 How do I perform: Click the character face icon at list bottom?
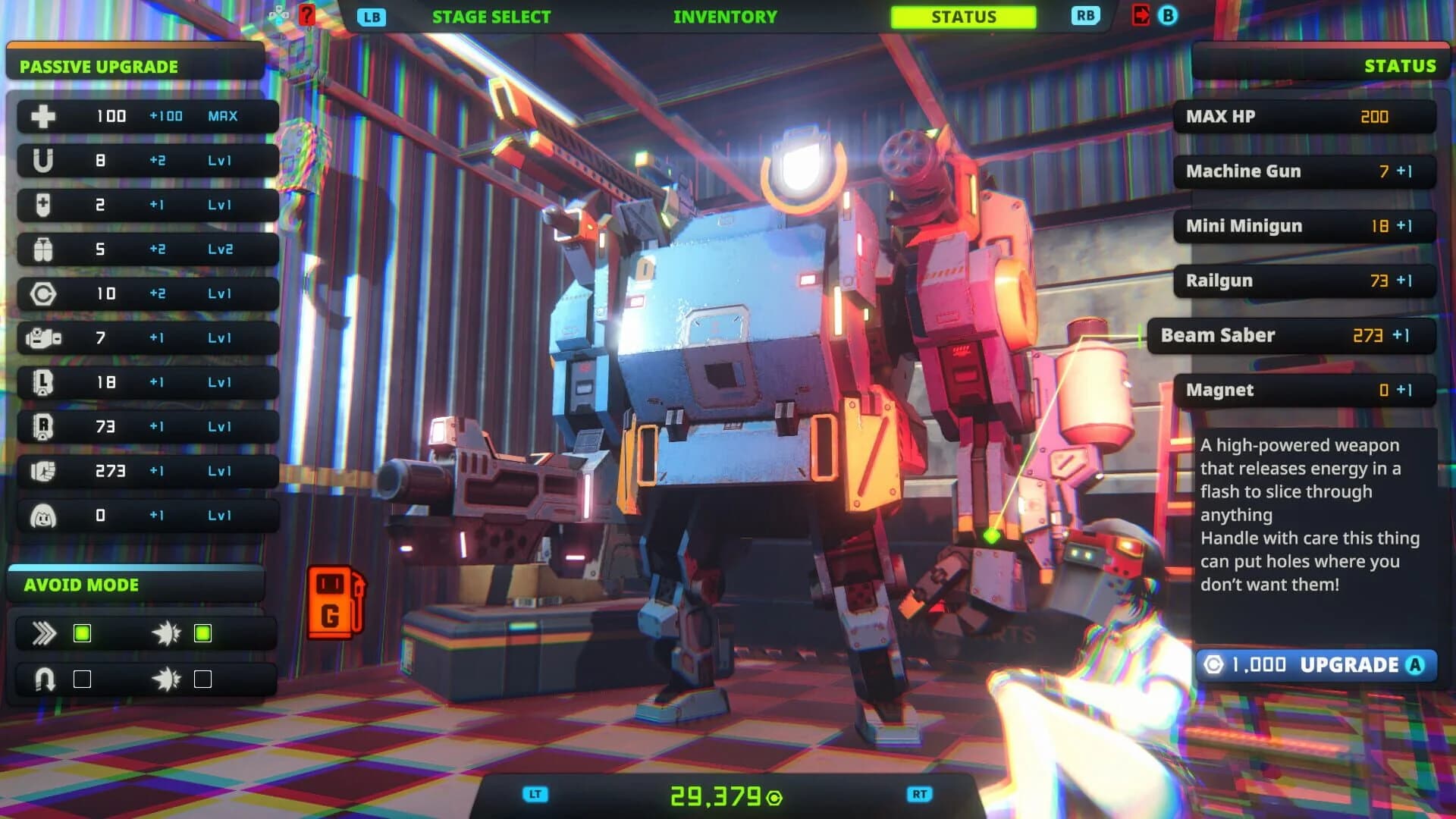coord(42,514)
